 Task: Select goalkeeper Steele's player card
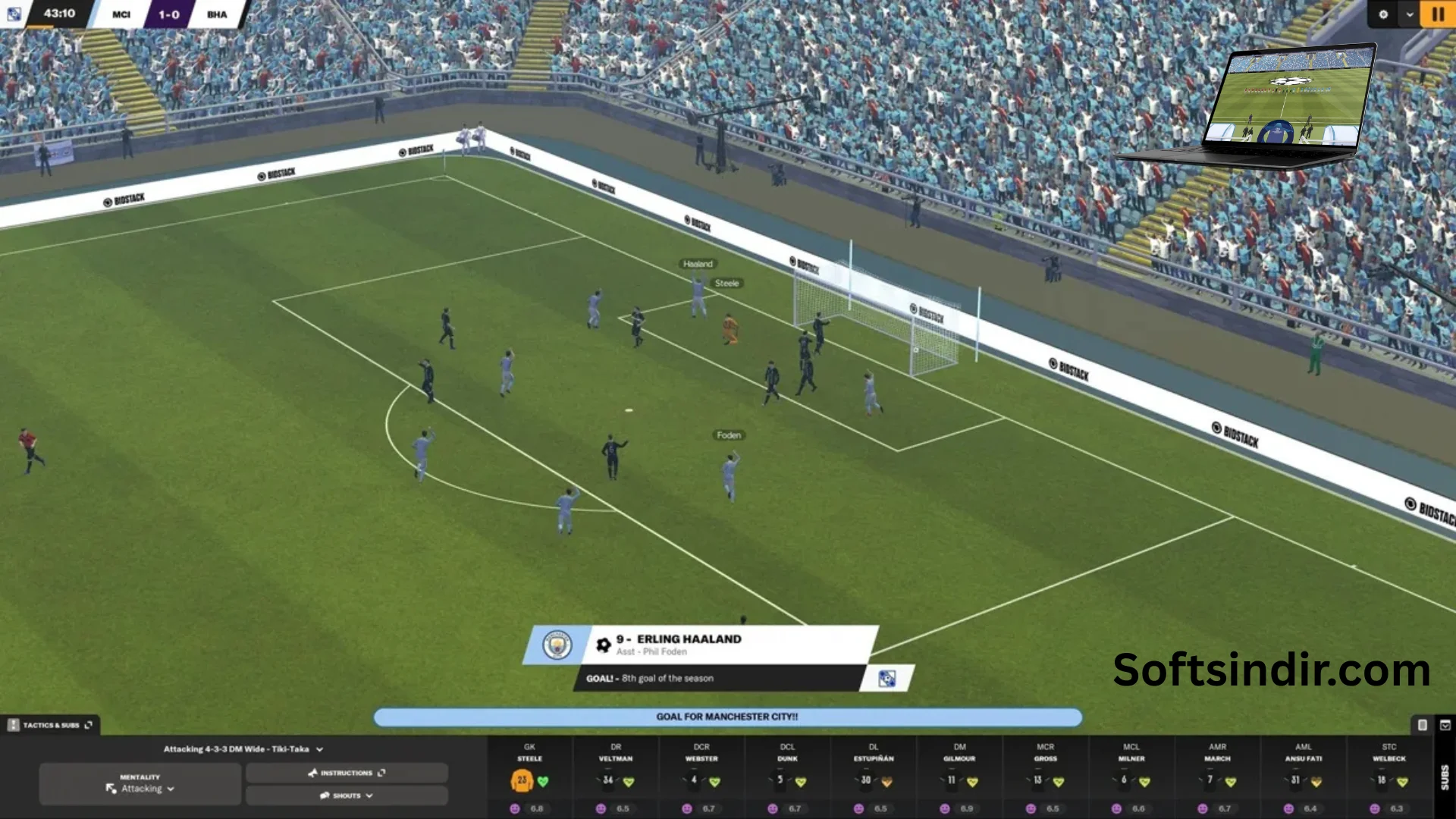[x=529, y=777]
